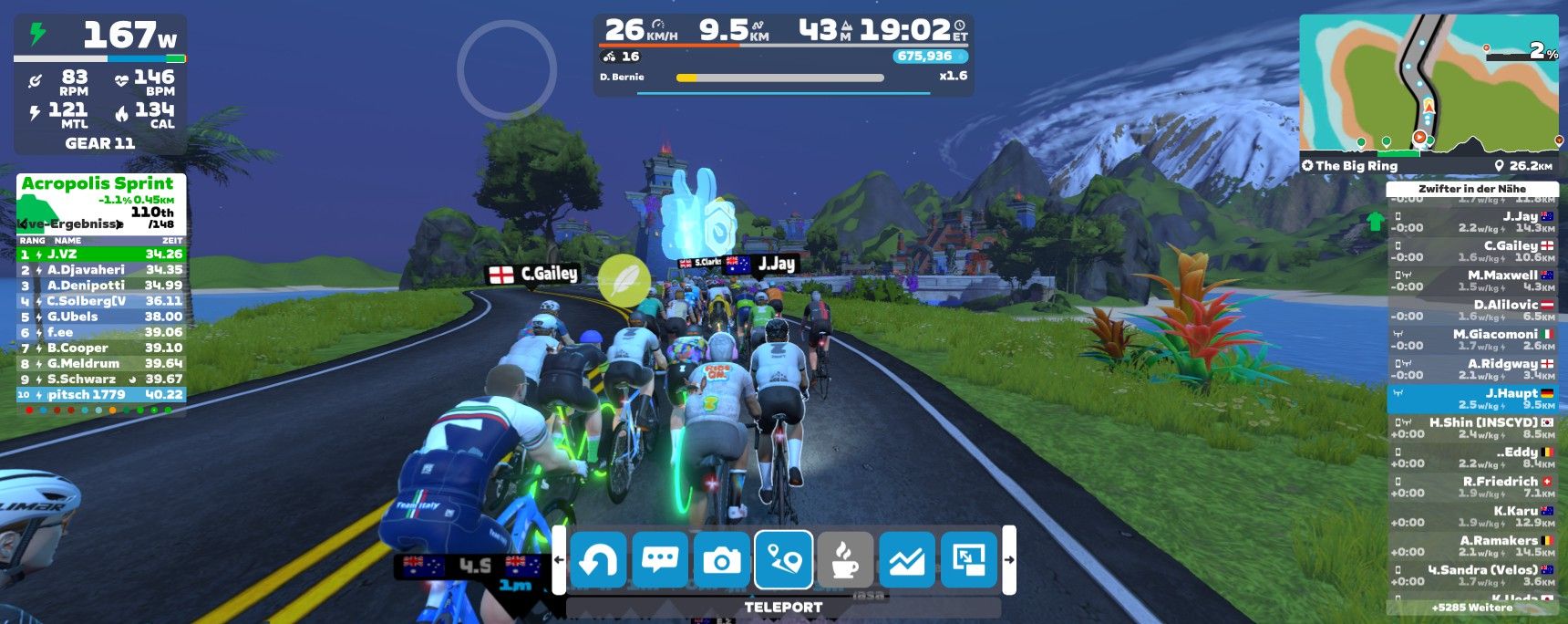This screenshot has width=1568, height=624.
Task: Shift action bar with its right arrow
Action: 1009,560
